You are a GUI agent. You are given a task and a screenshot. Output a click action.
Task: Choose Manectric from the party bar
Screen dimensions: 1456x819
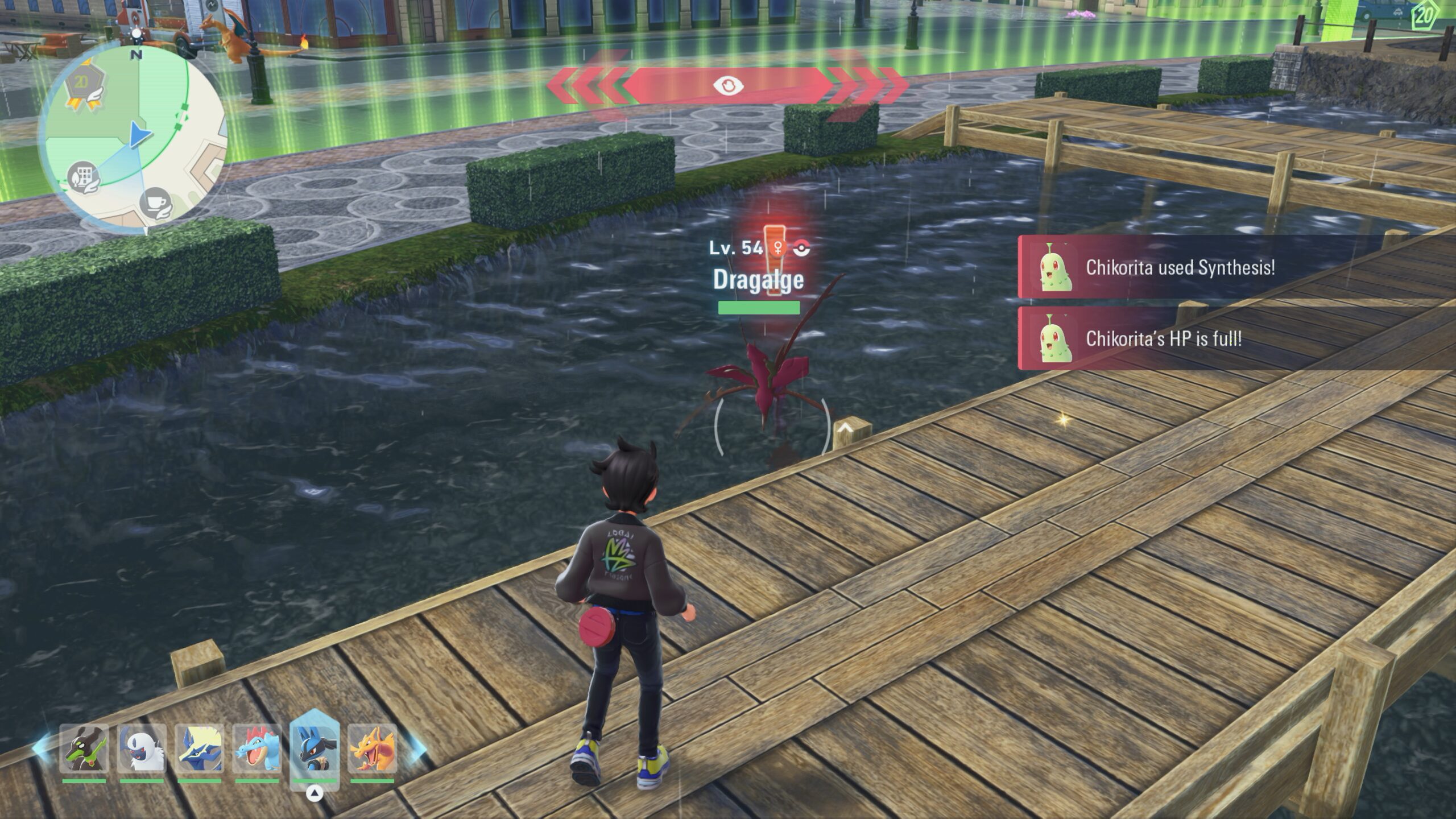pos(199,748)
